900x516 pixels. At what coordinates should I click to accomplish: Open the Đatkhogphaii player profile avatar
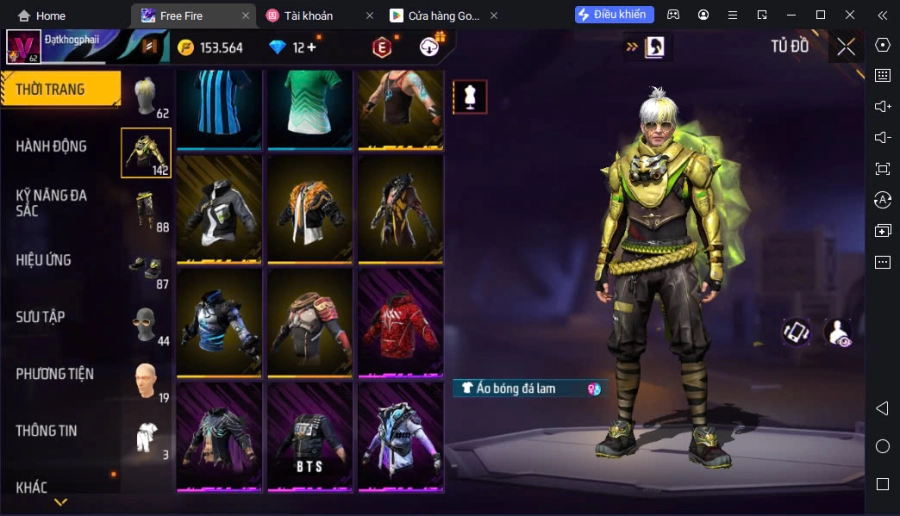(23, 46)
